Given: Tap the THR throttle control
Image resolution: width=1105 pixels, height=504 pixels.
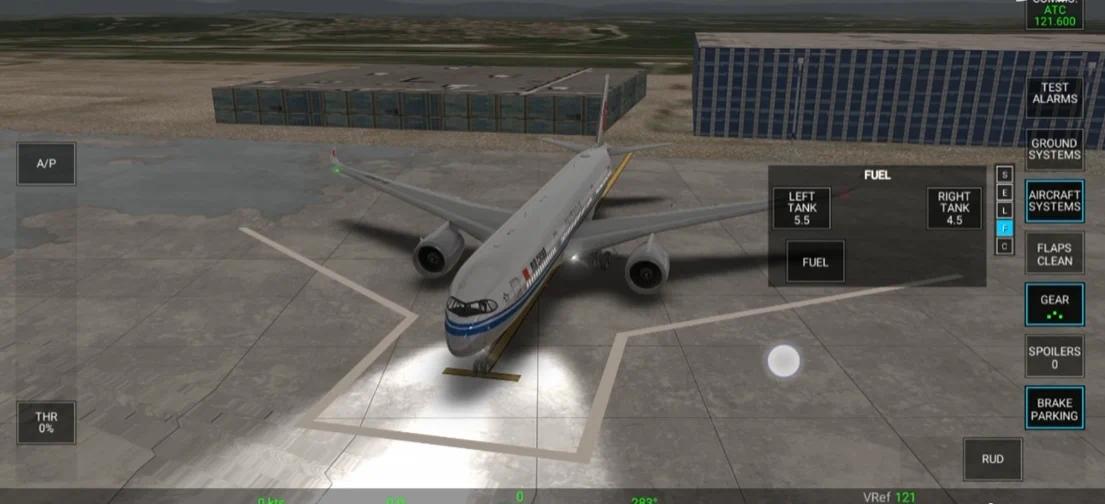Looking at the screenshot, I should click(46, 422).
